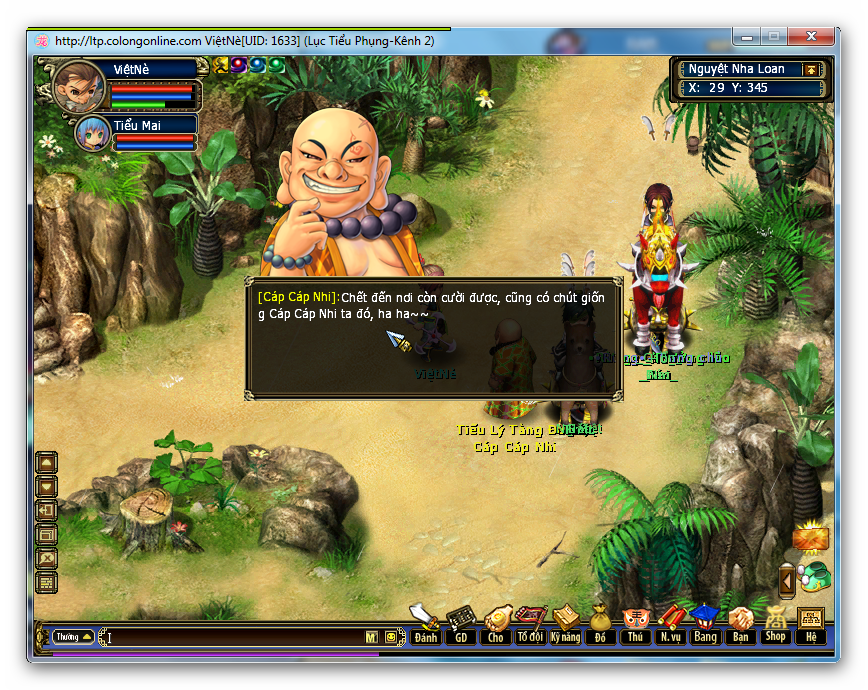Open the smiley emoticon picker

390,637
